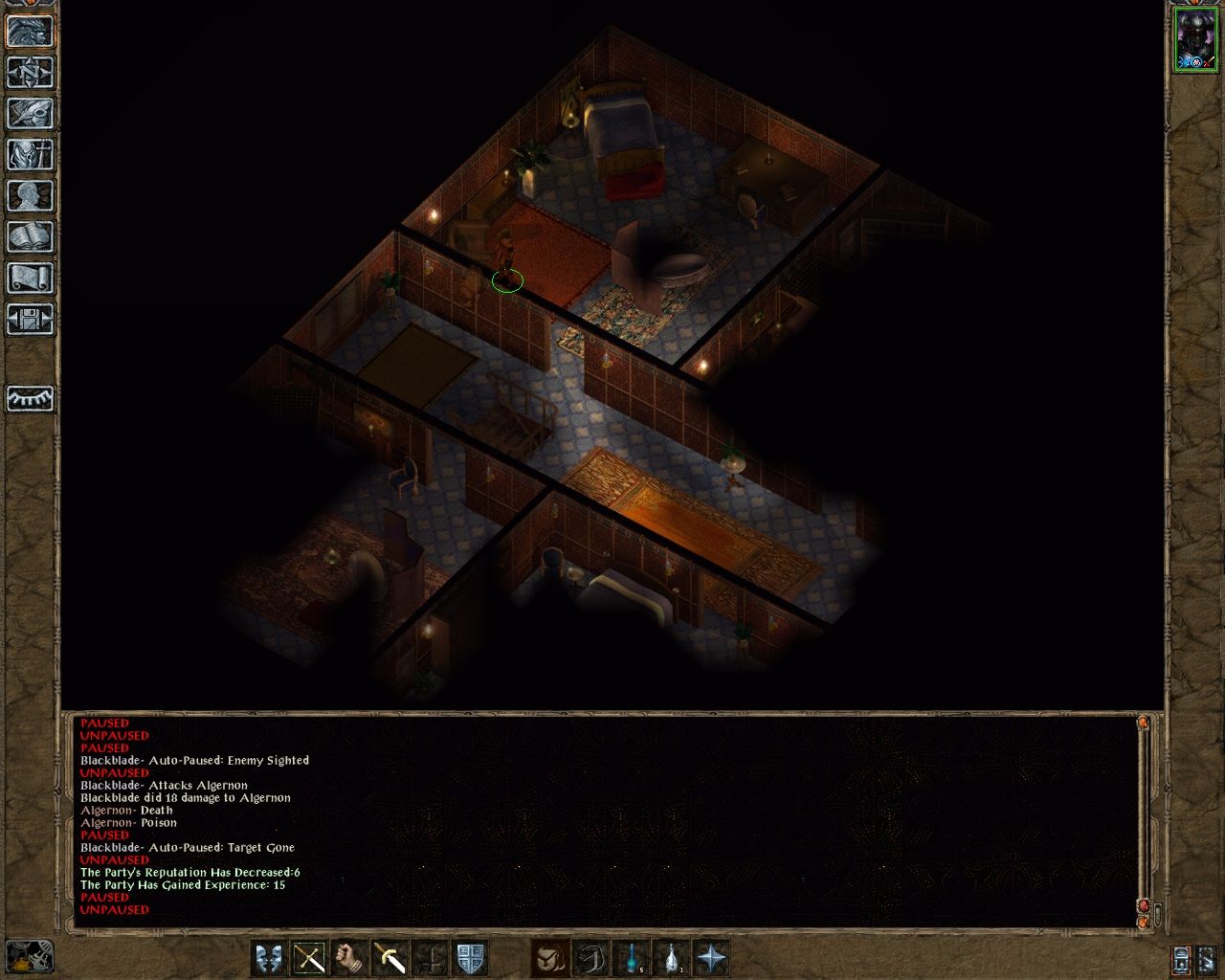Open the priest scroll from the sidebar
The width and height of the screenshot is (1225, 980).
30,278
